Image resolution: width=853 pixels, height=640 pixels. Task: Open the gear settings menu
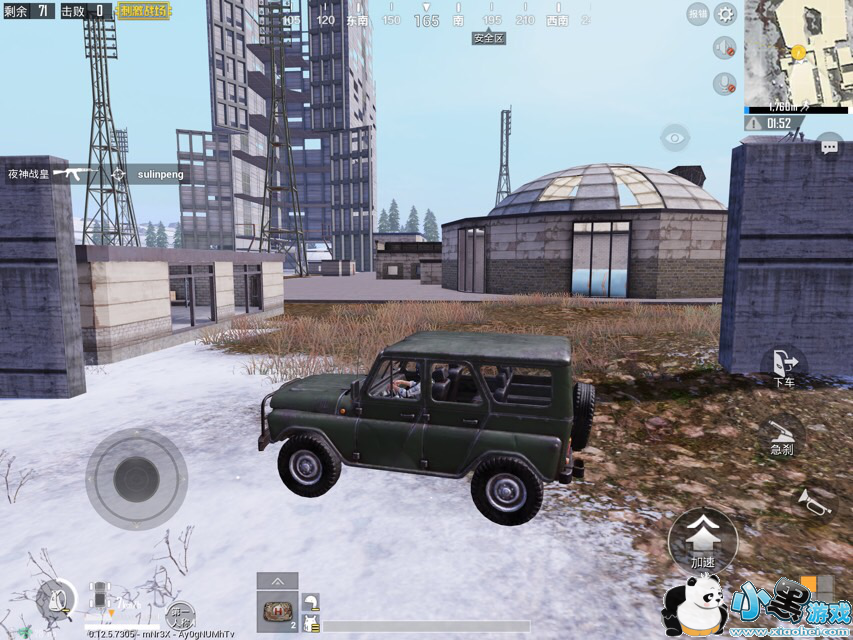point(726,14)
